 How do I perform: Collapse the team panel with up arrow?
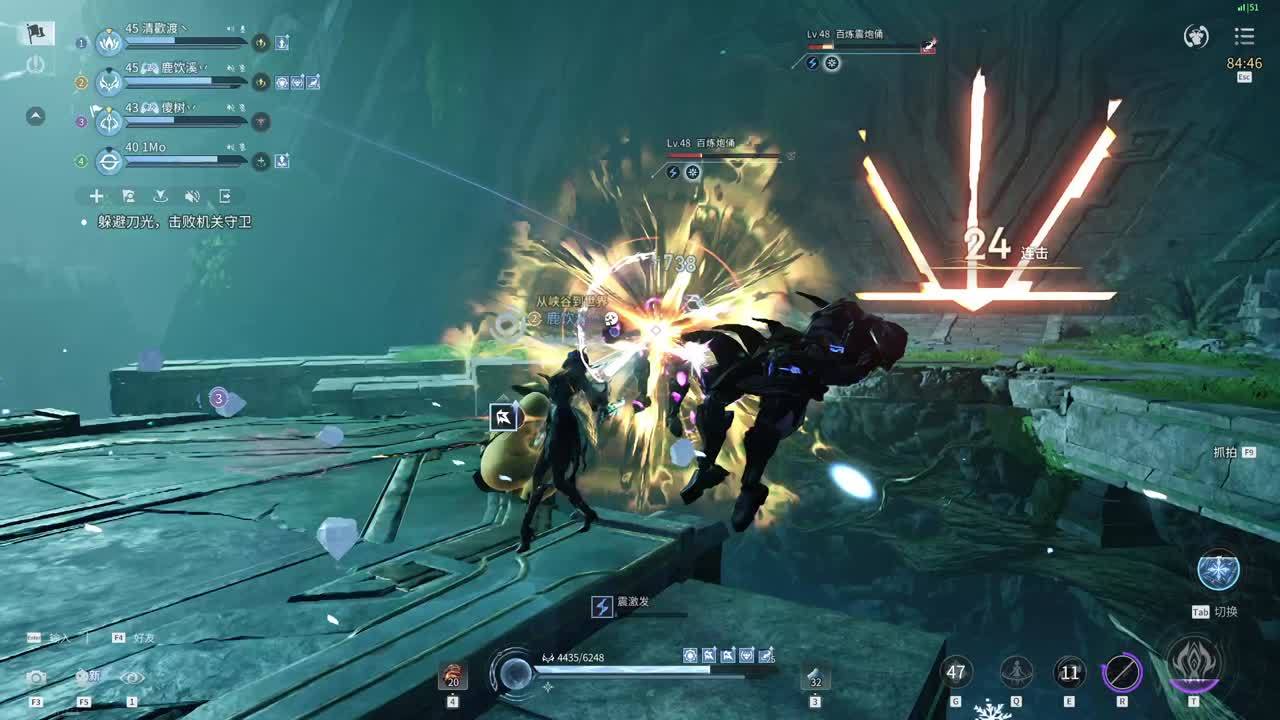pos(35,116)
